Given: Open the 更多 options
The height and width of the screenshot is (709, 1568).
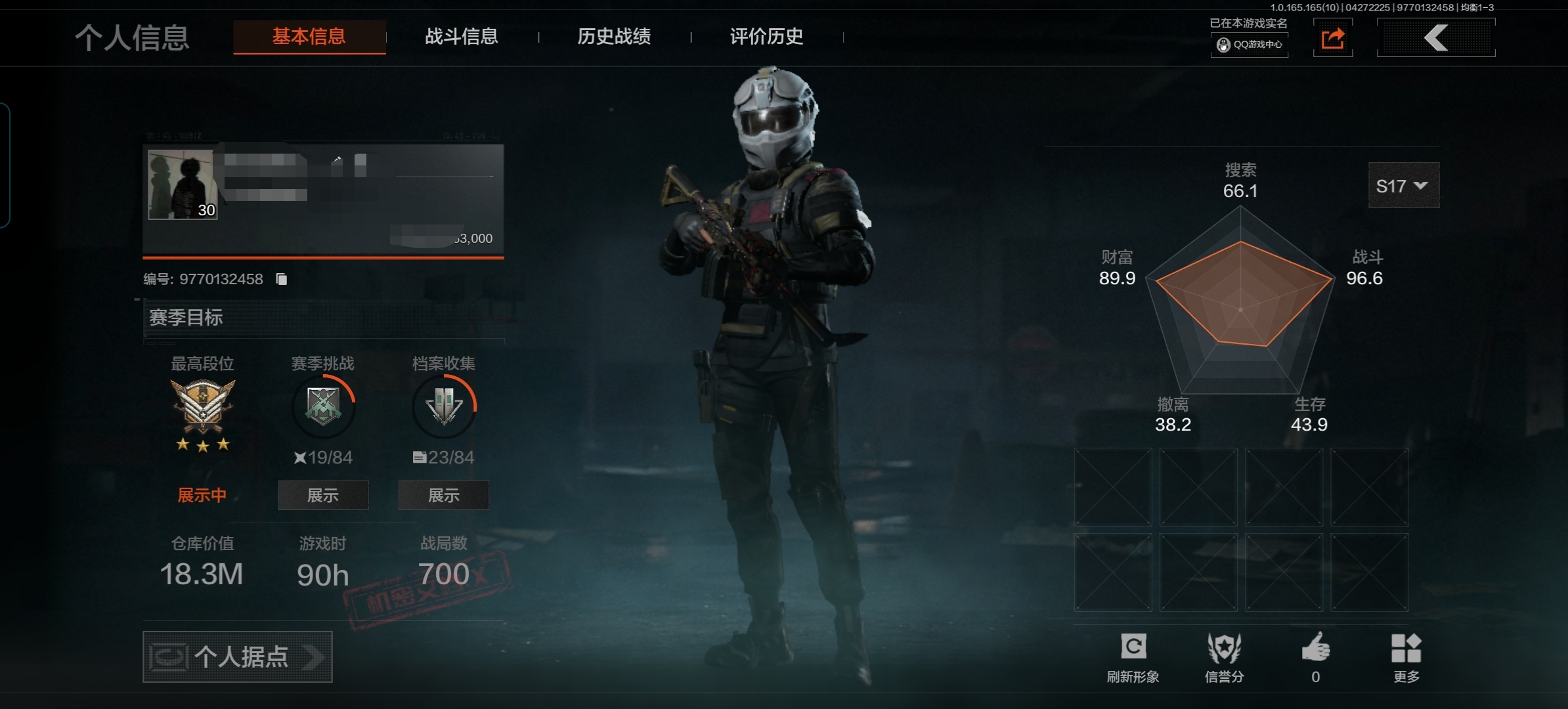Looking at the screenshot, I should point(1406,656).
